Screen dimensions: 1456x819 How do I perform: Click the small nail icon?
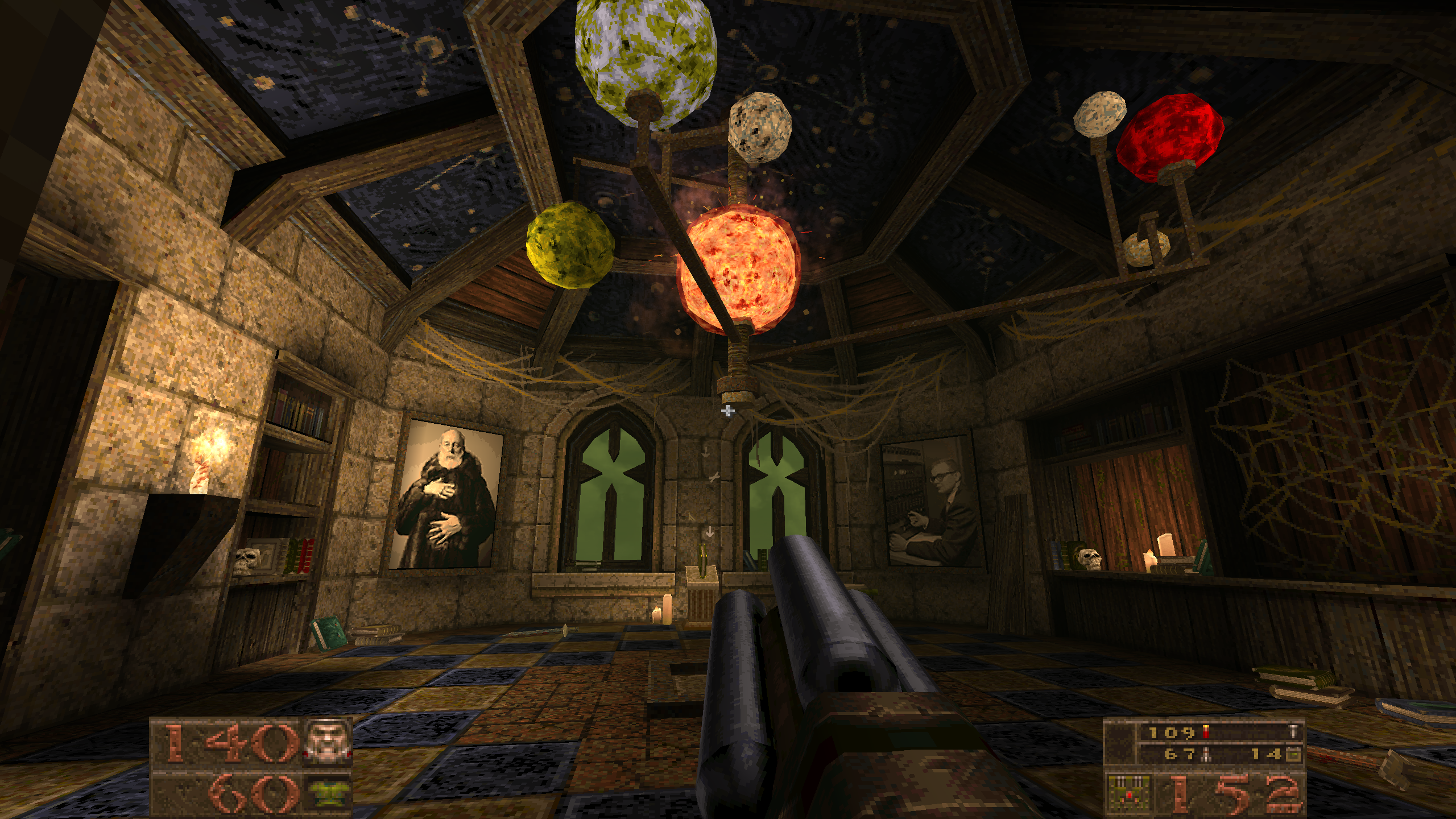(x=1293, y=732)
